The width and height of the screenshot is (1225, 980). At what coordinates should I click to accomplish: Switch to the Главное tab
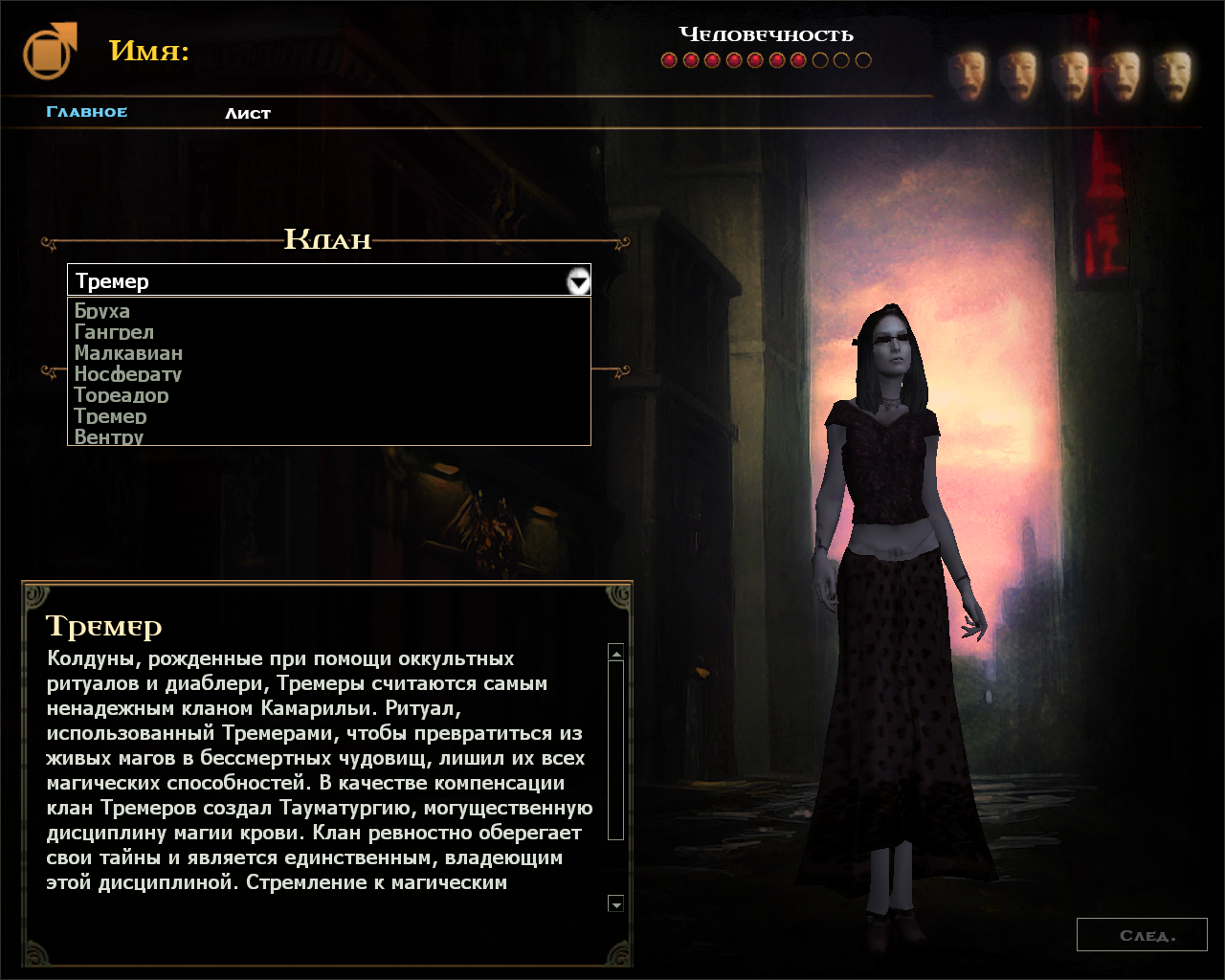click(x=87, y=112)
